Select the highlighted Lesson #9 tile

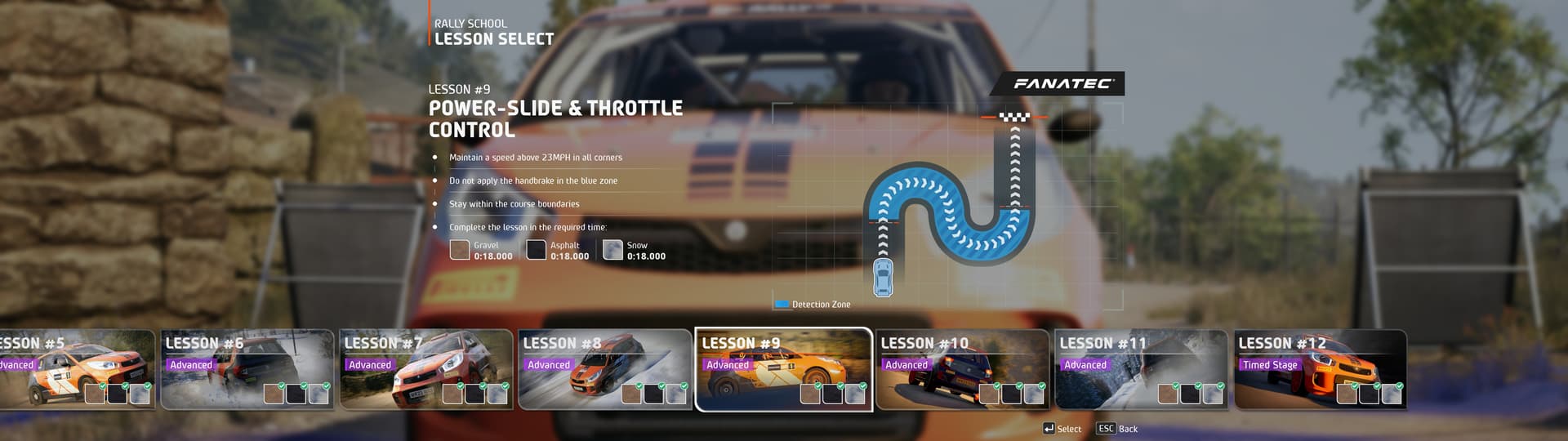pyautogui.click(x=783, y=369)
